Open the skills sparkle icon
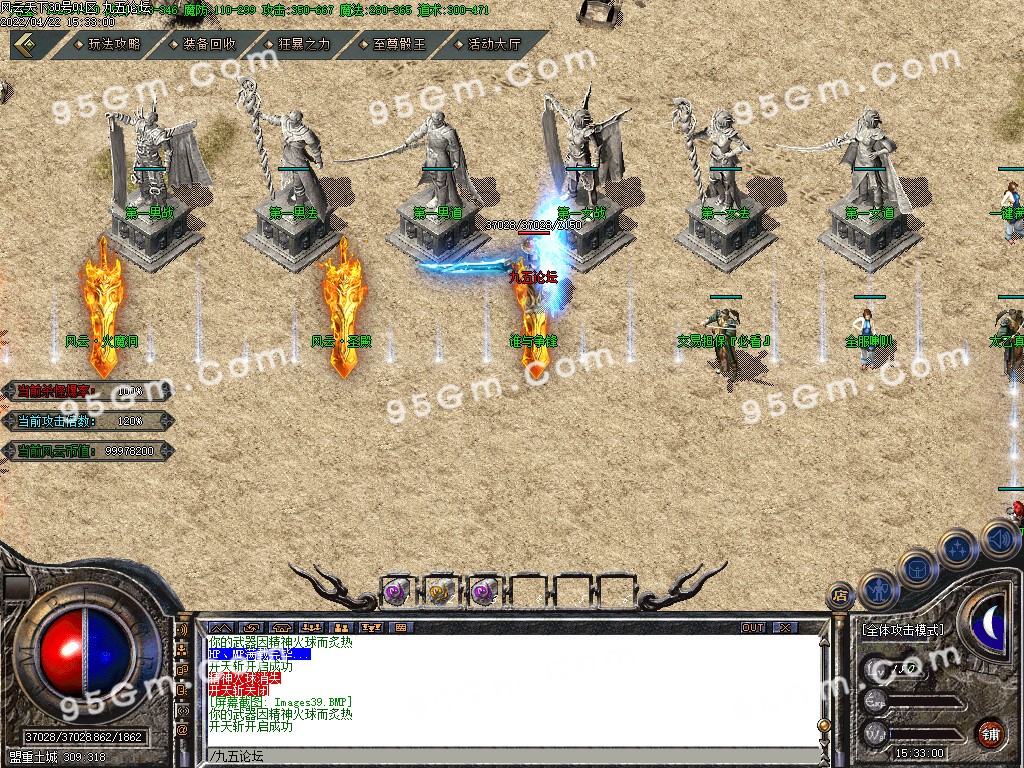This screenshot has width=1024, height=768. pos(958,549)
